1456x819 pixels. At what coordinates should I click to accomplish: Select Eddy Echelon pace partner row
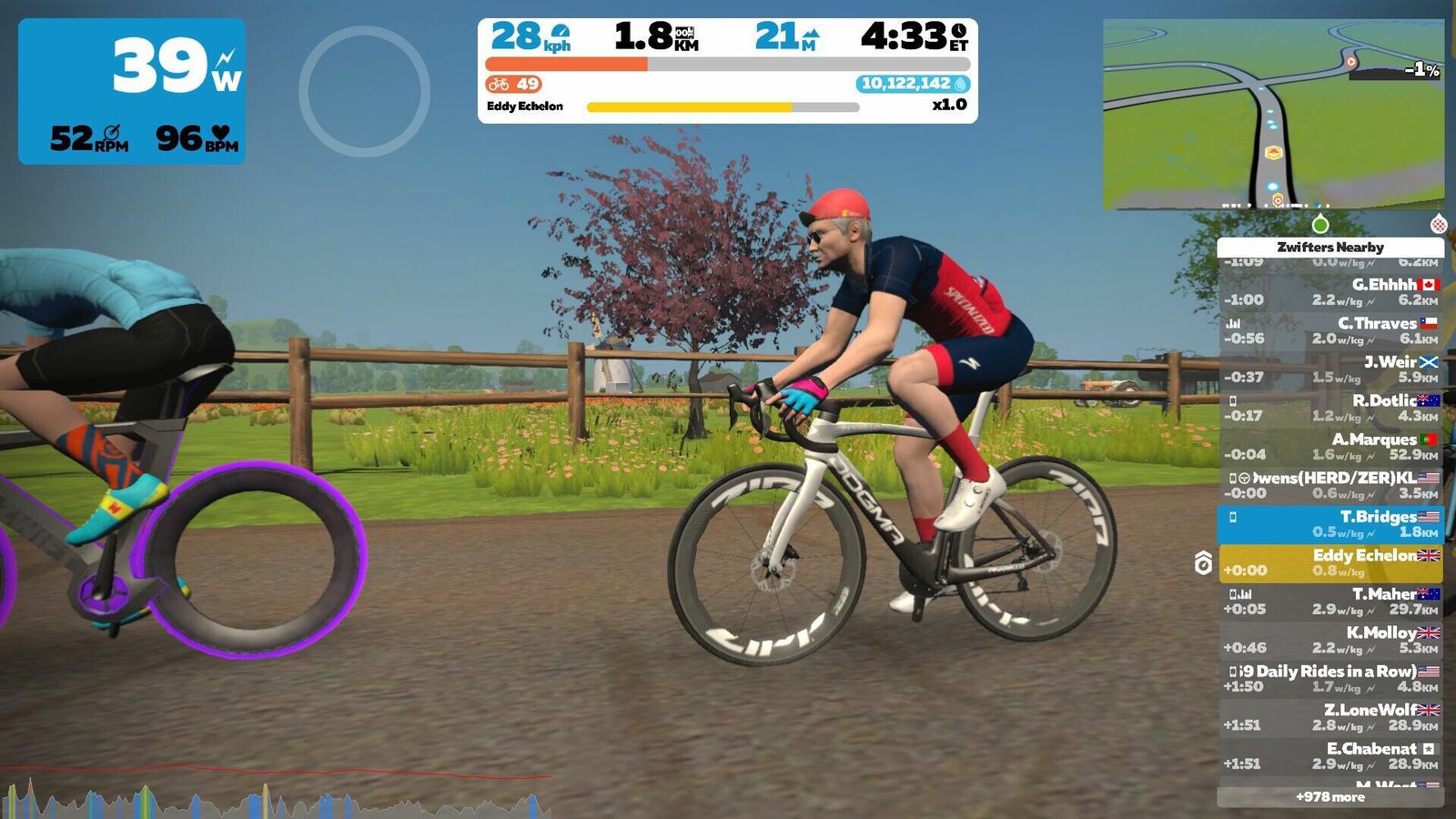click(1330, 563)
